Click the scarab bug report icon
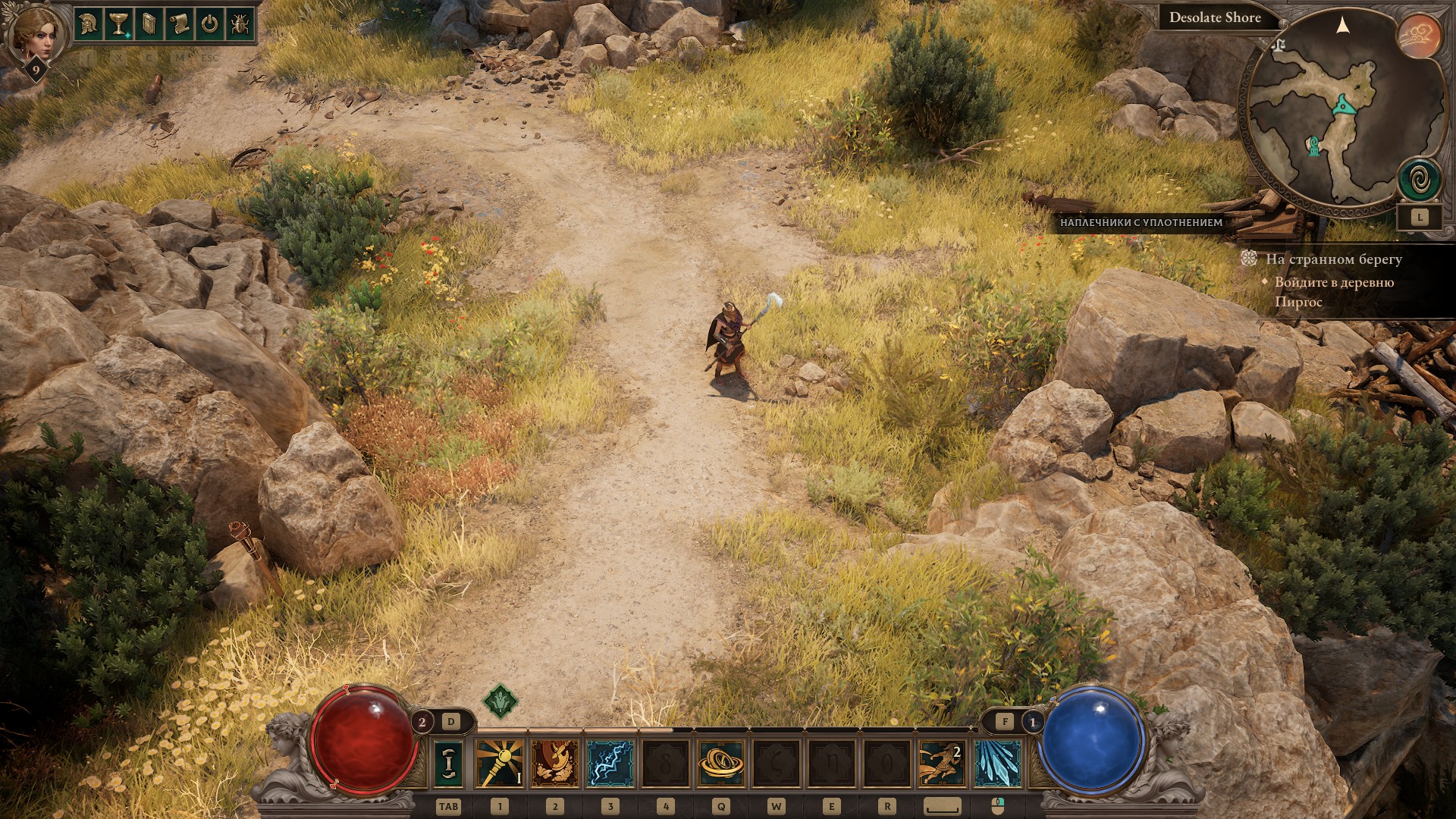The width and height of the screenshot is (1456, 819). (x=239, y=24)
